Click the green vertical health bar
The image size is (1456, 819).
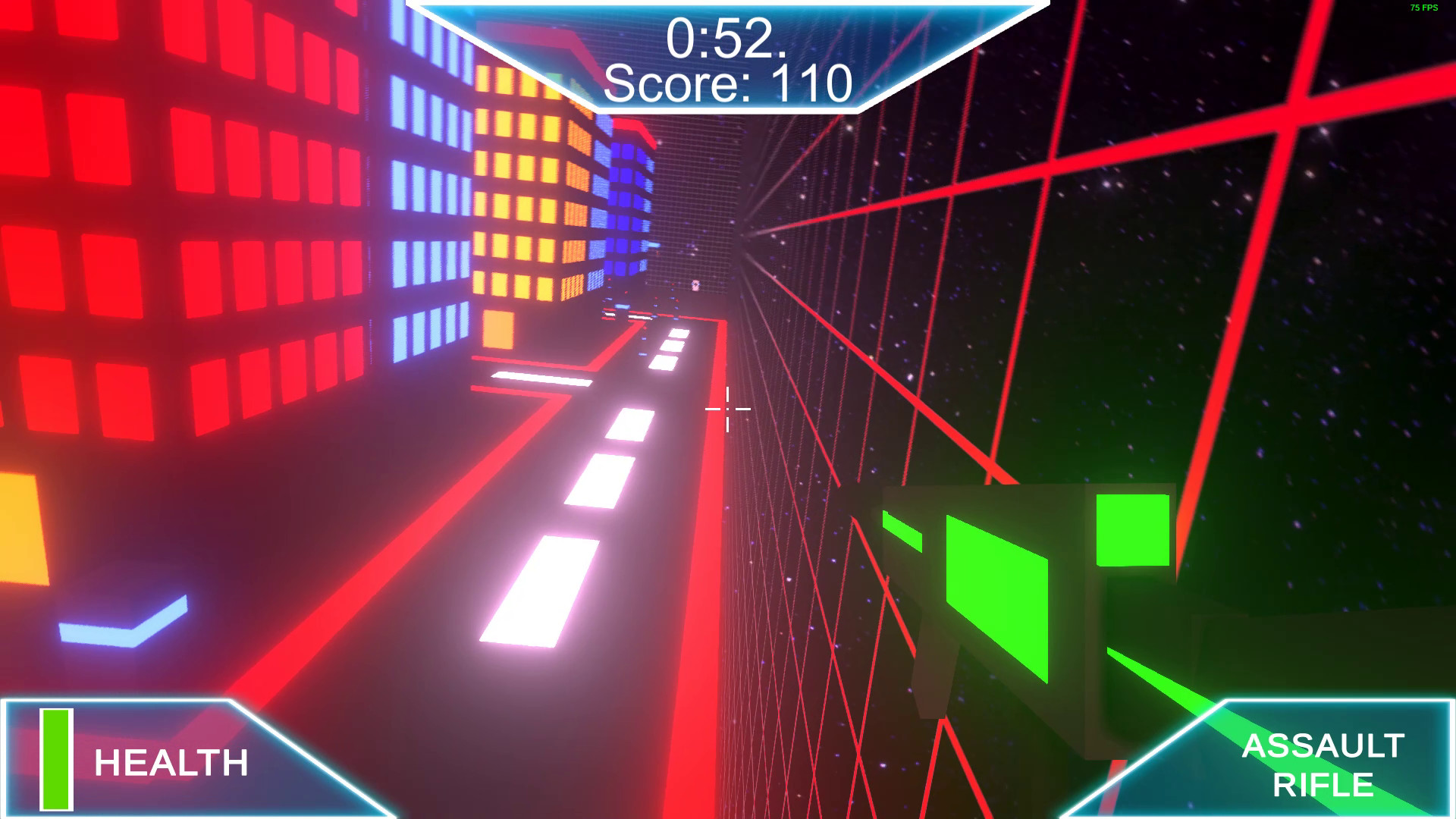tap(55, 758)
